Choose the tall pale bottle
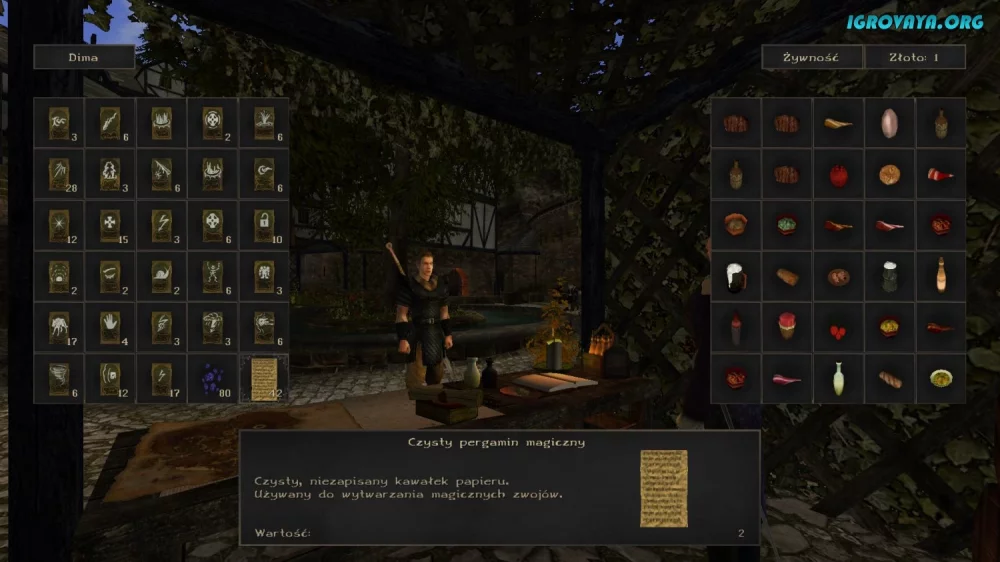The width and height of the screenshot is (1000, 562). tap(838, 379)
